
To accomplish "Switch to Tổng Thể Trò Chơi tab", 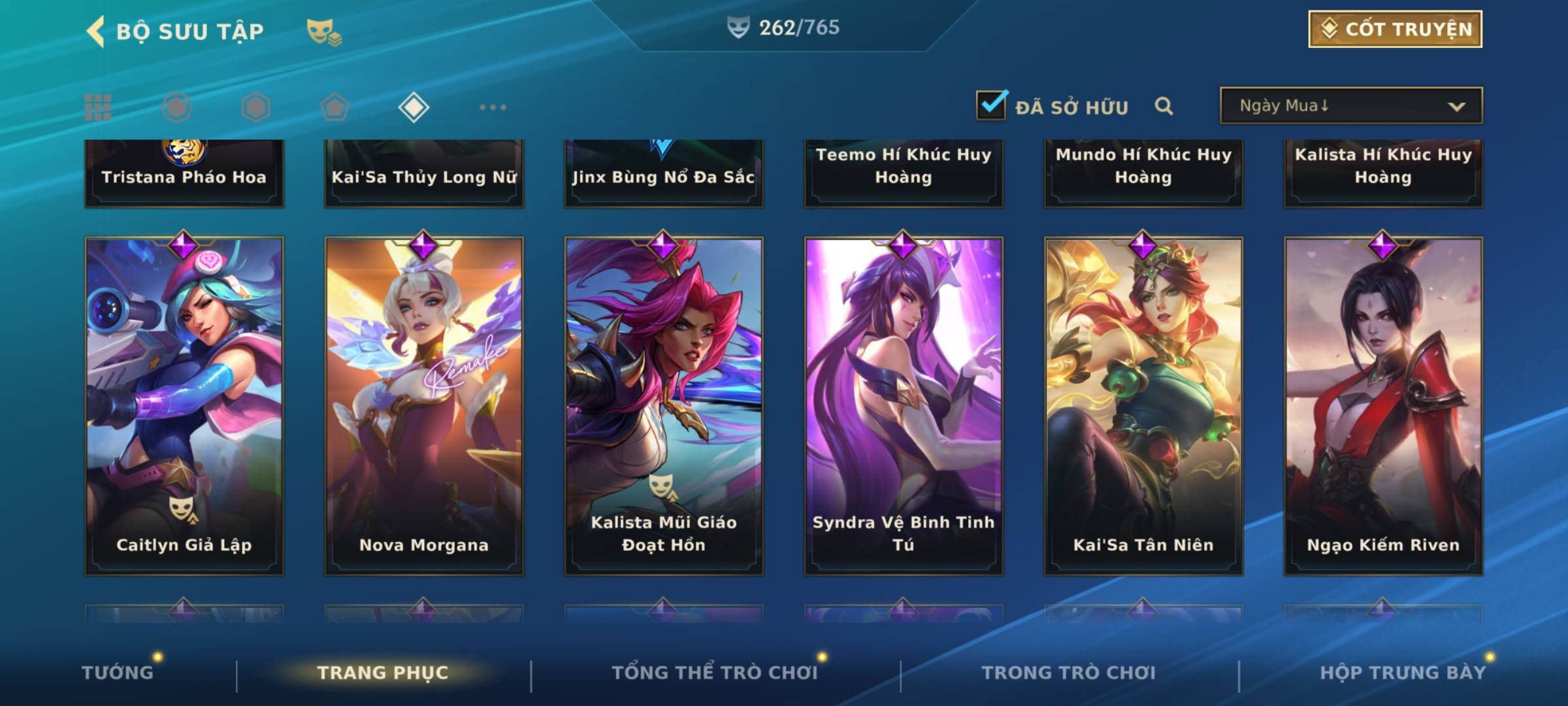I will (715, 673).
